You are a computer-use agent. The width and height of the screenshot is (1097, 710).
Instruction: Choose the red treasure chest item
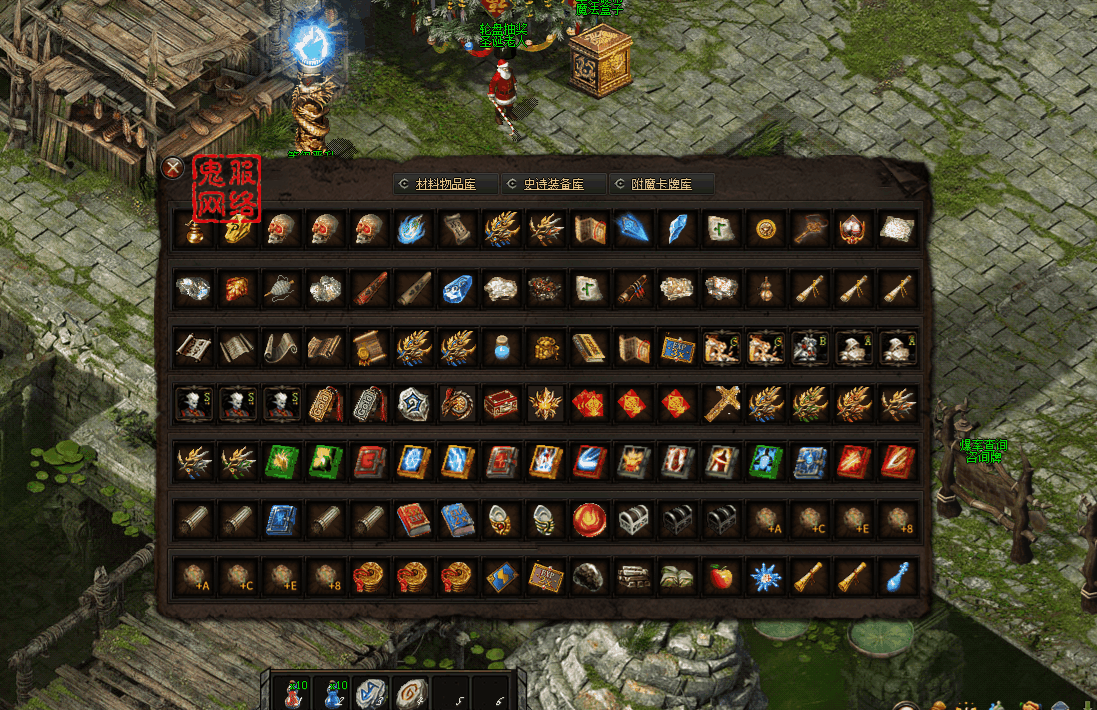[x=501, y=403]
